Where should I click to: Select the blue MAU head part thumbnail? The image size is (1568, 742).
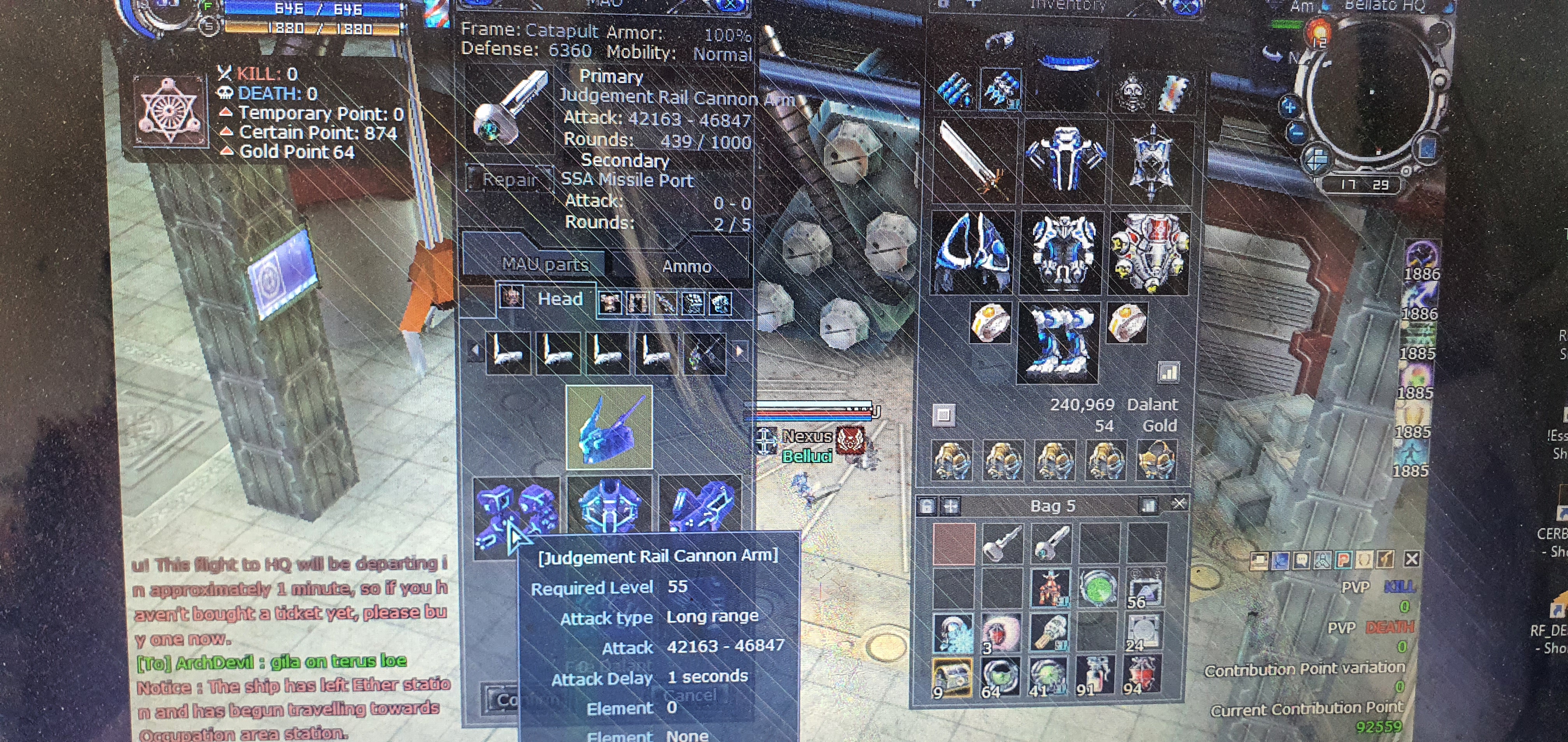609,427
